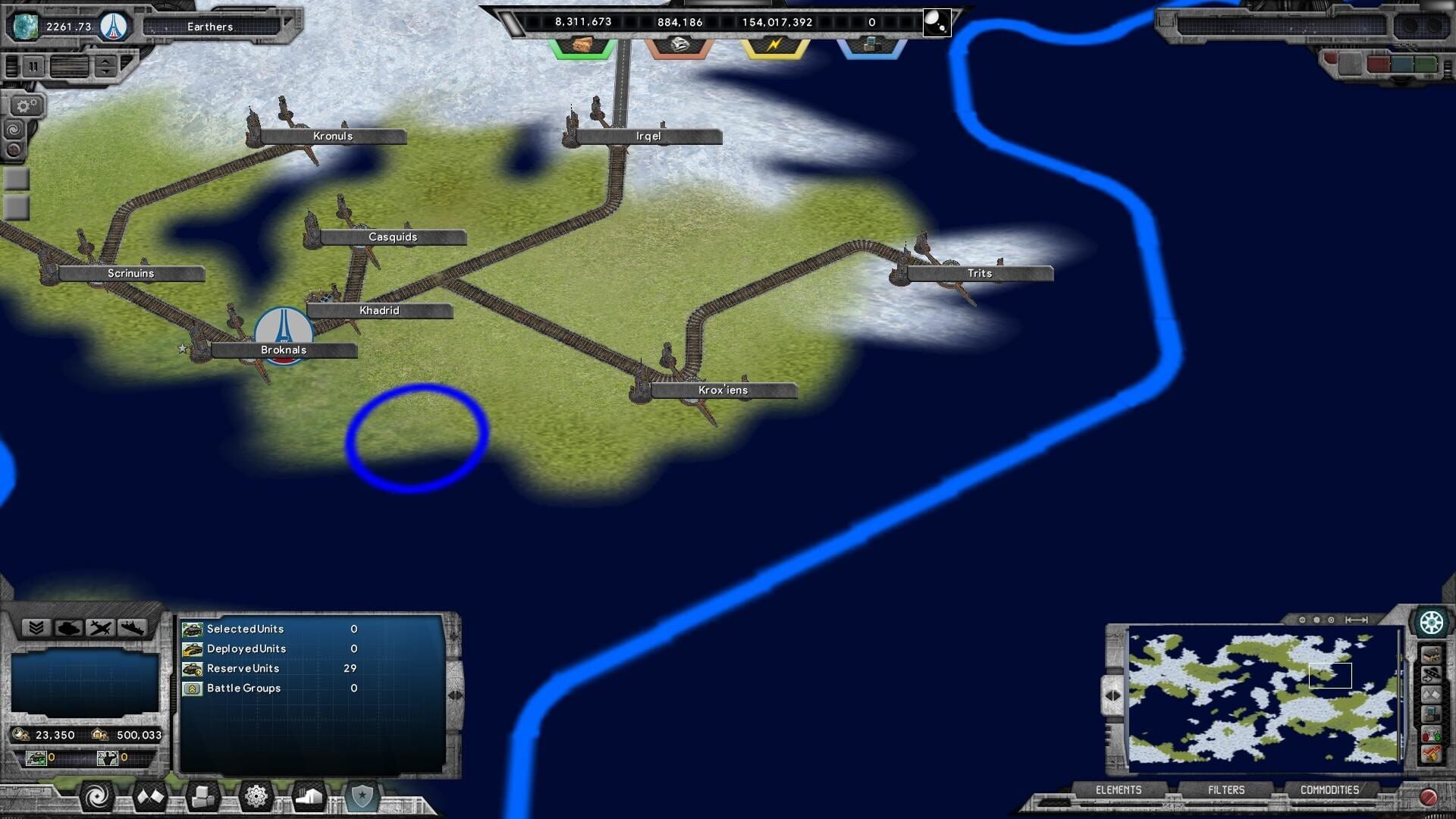Screen dimensions: 1456x819
Task: Select the Broknals city label
Action: [x=284, y=350]
